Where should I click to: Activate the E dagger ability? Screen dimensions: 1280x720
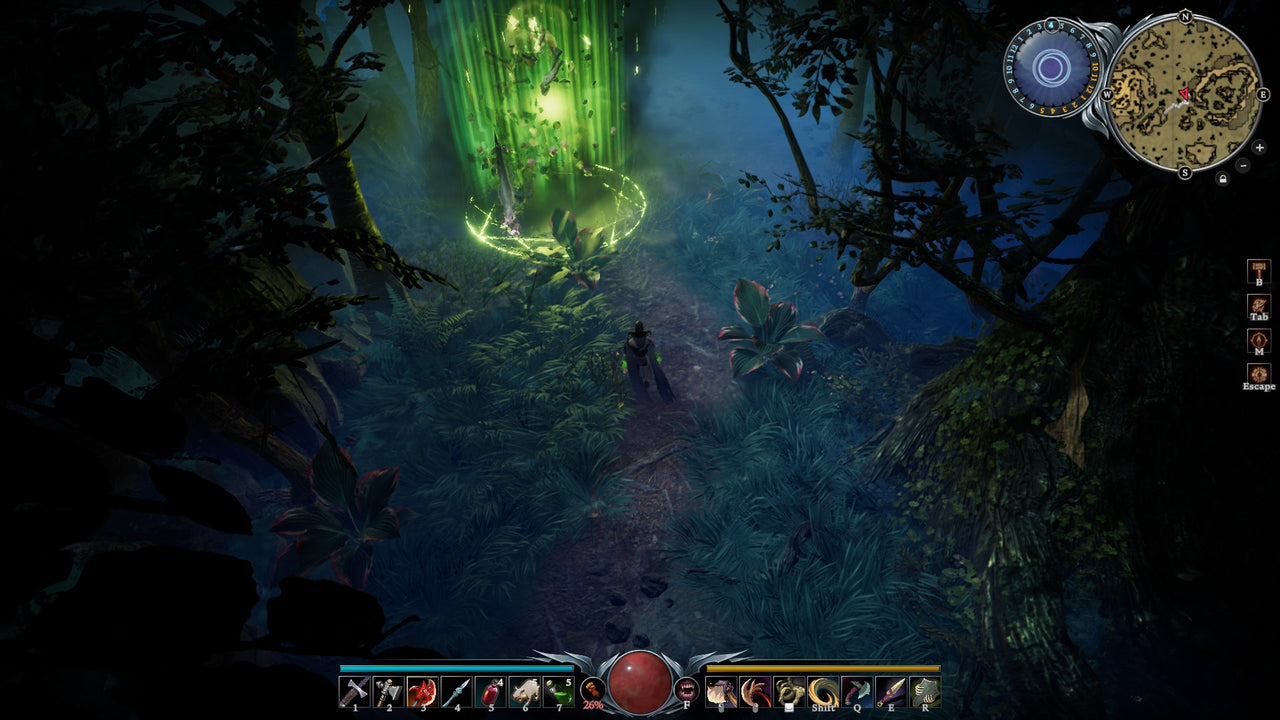click(x=890, y=690)
